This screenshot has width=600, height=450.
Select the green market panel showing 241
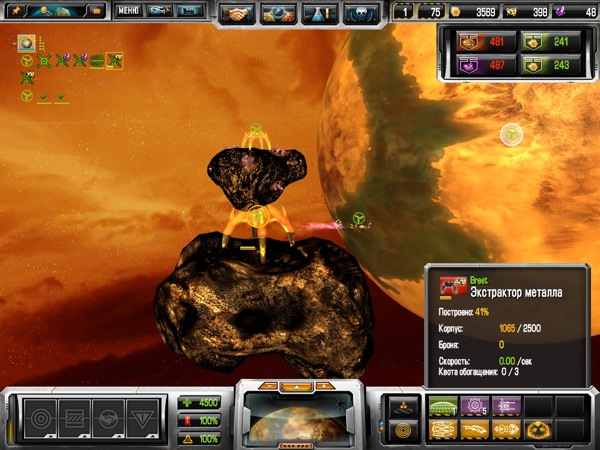541,43
